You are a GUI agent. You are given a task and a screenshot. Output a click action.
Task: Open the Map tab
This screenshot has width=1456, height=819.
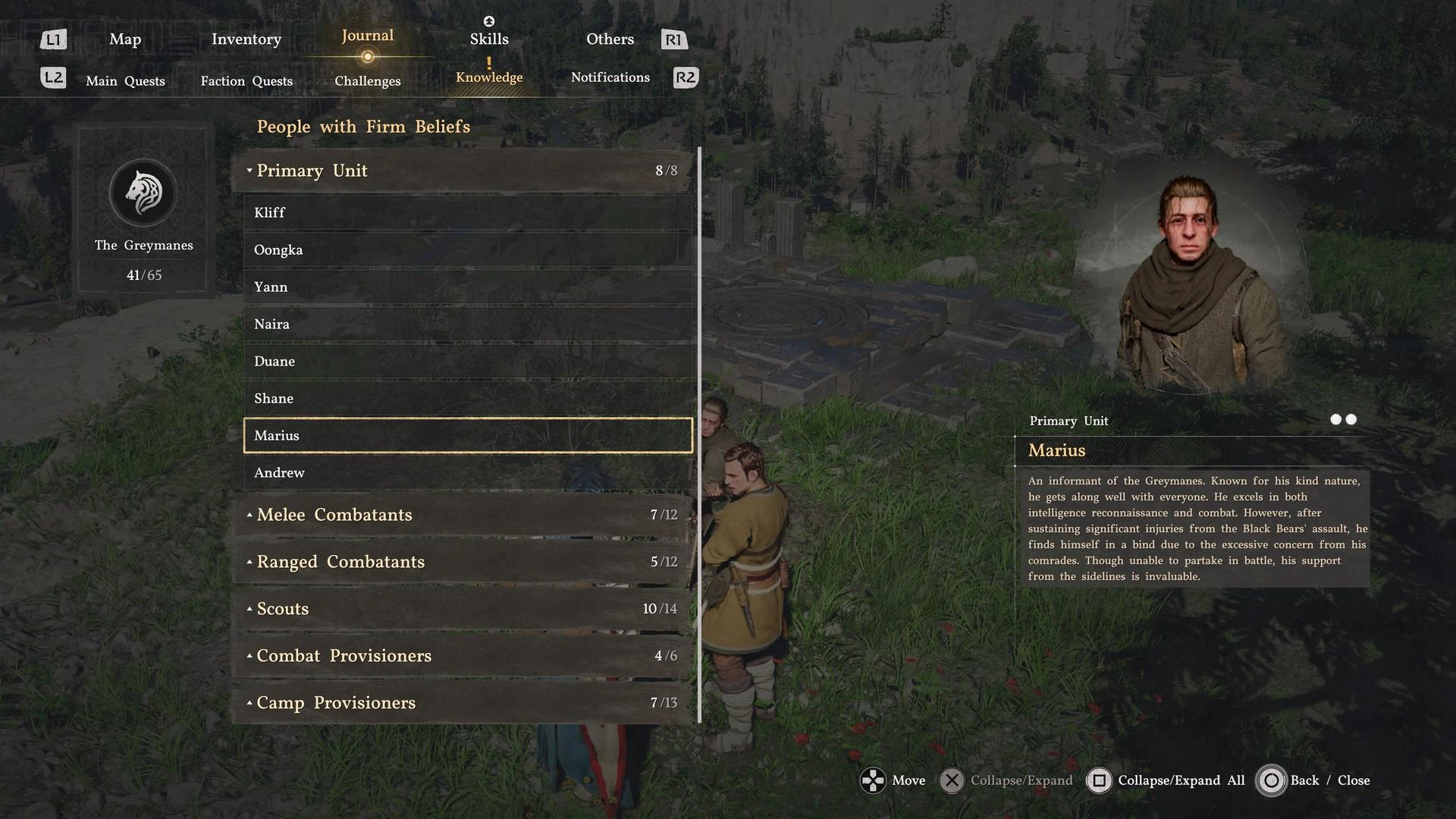point(125,39)
